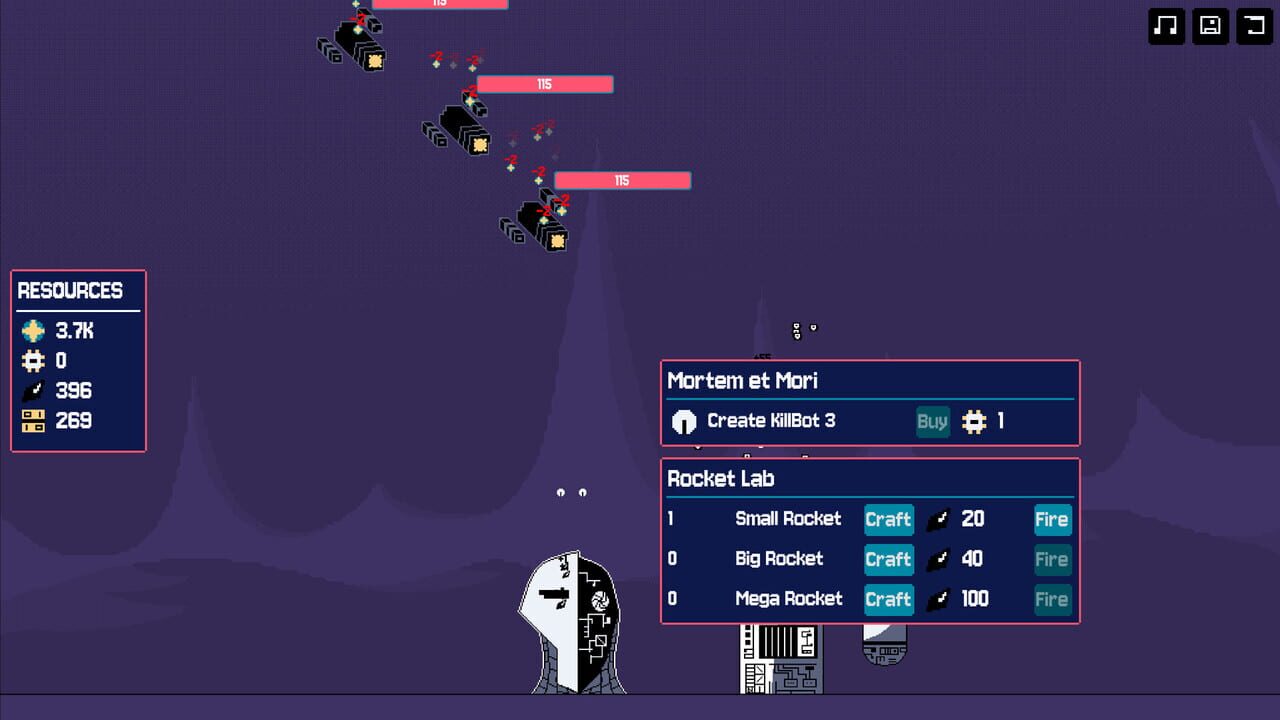
Task: Craft a Big Rocket
Action: click(x=888, y=560)
